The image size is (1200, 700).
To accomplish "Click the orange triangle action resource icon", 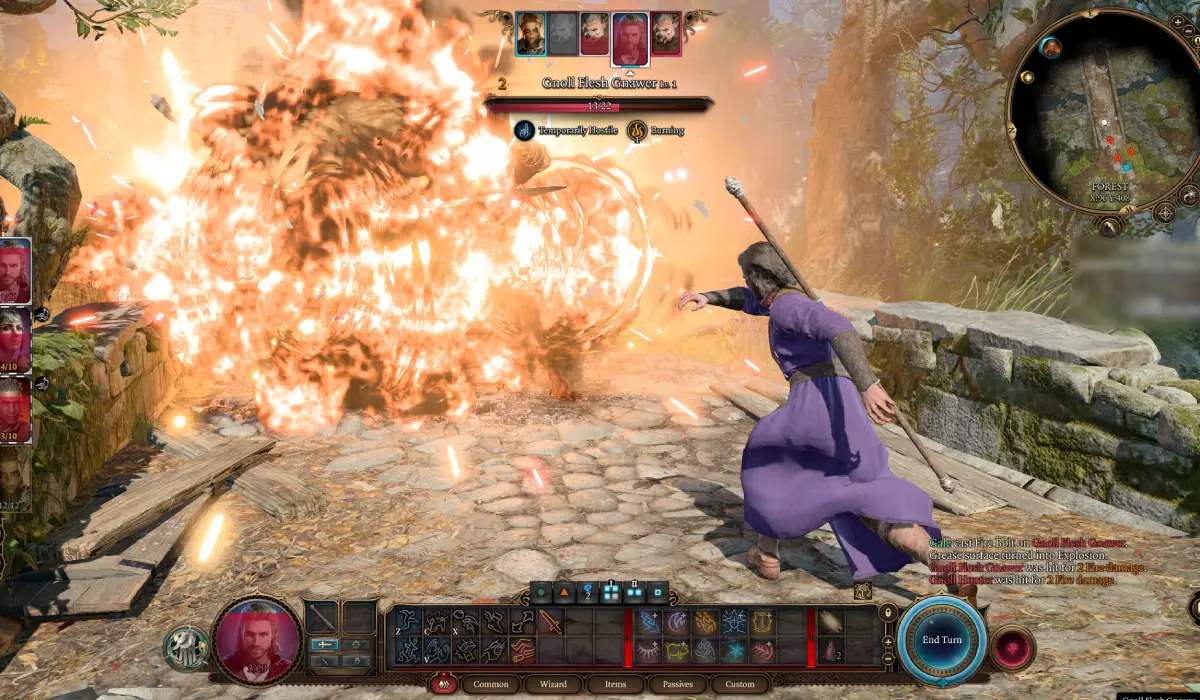I will point(564,592).
